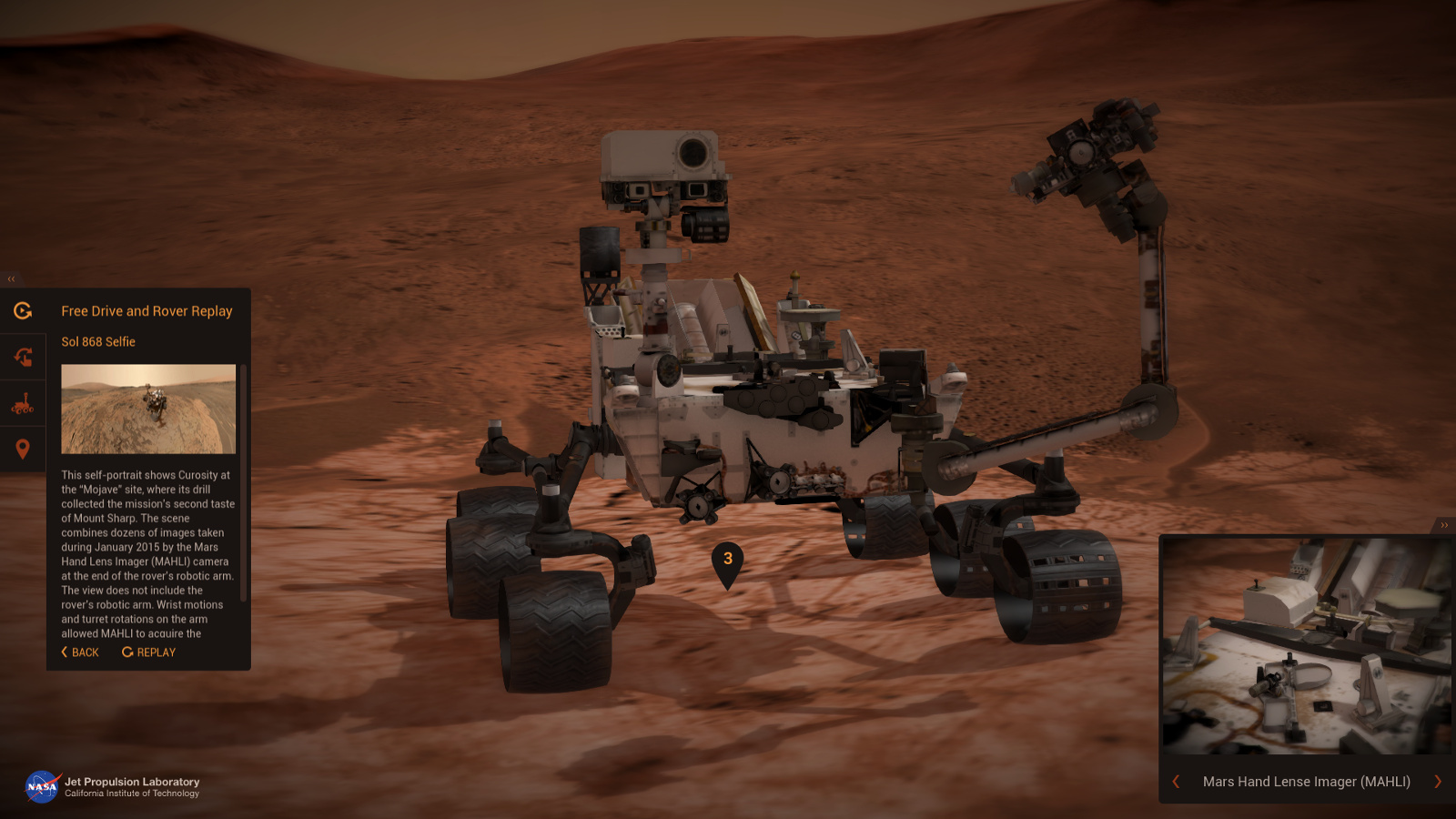The image size is (1456, 819).
Task: Click the BACK button
Action: pyautogui.click(x=79, y=652)
